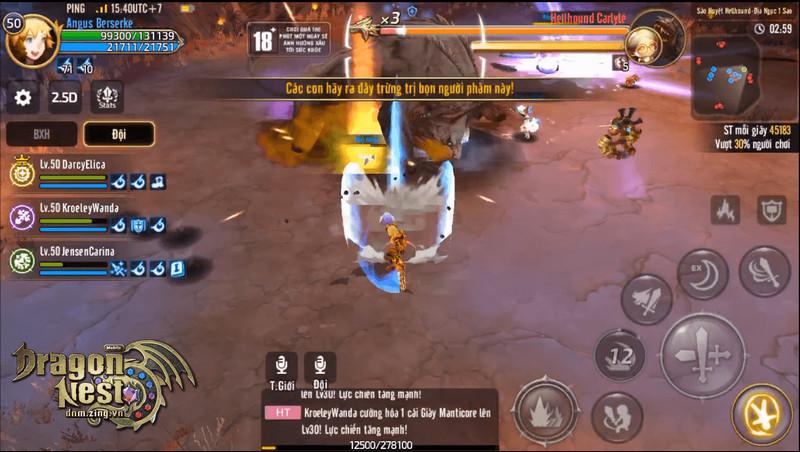
Task: Activate the T.Giới world voice microphone
Action: (x=280, y=366)
